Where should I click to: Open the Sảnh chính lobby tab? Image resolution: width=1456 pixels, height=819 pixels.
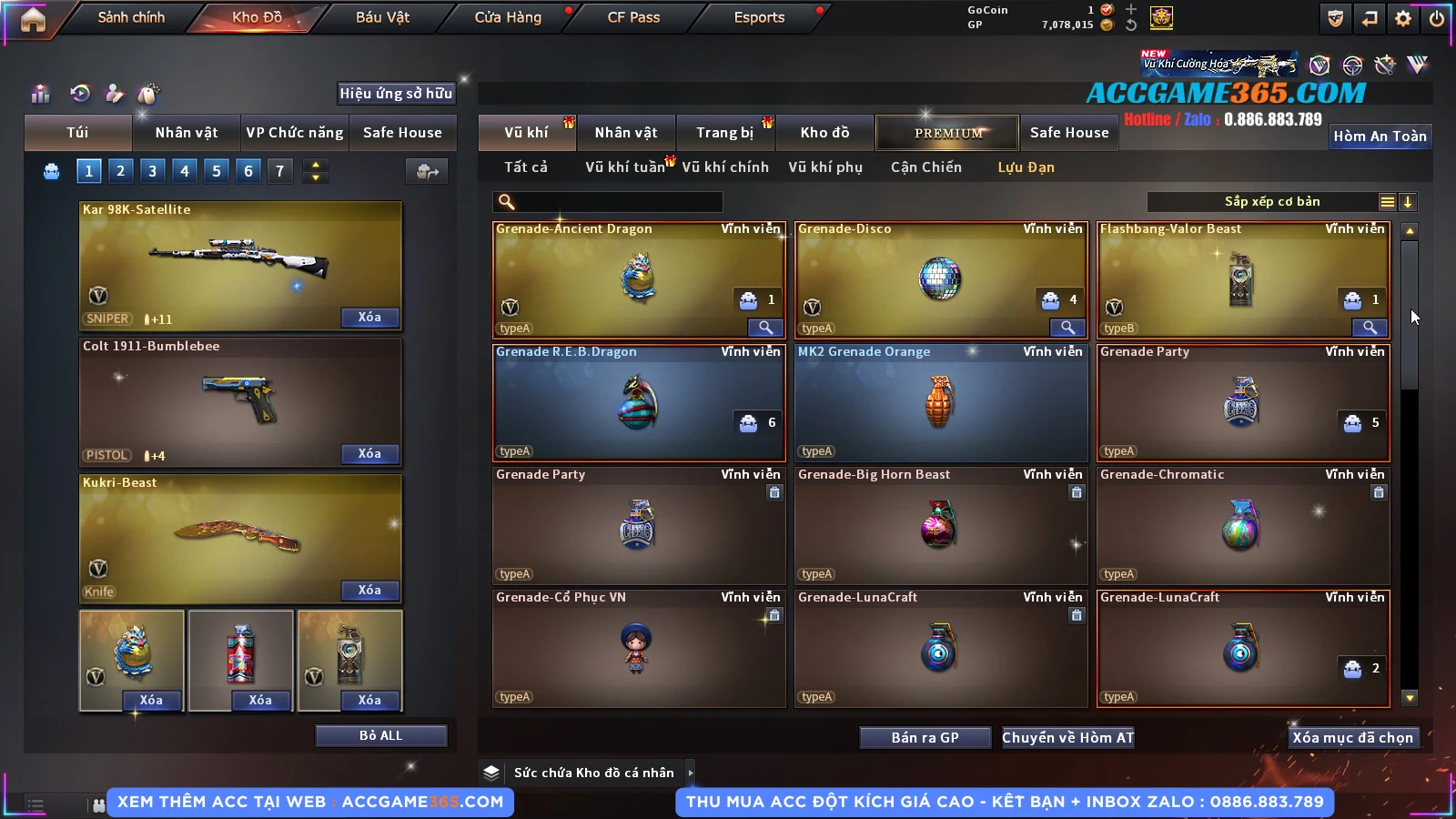[131, 17]
